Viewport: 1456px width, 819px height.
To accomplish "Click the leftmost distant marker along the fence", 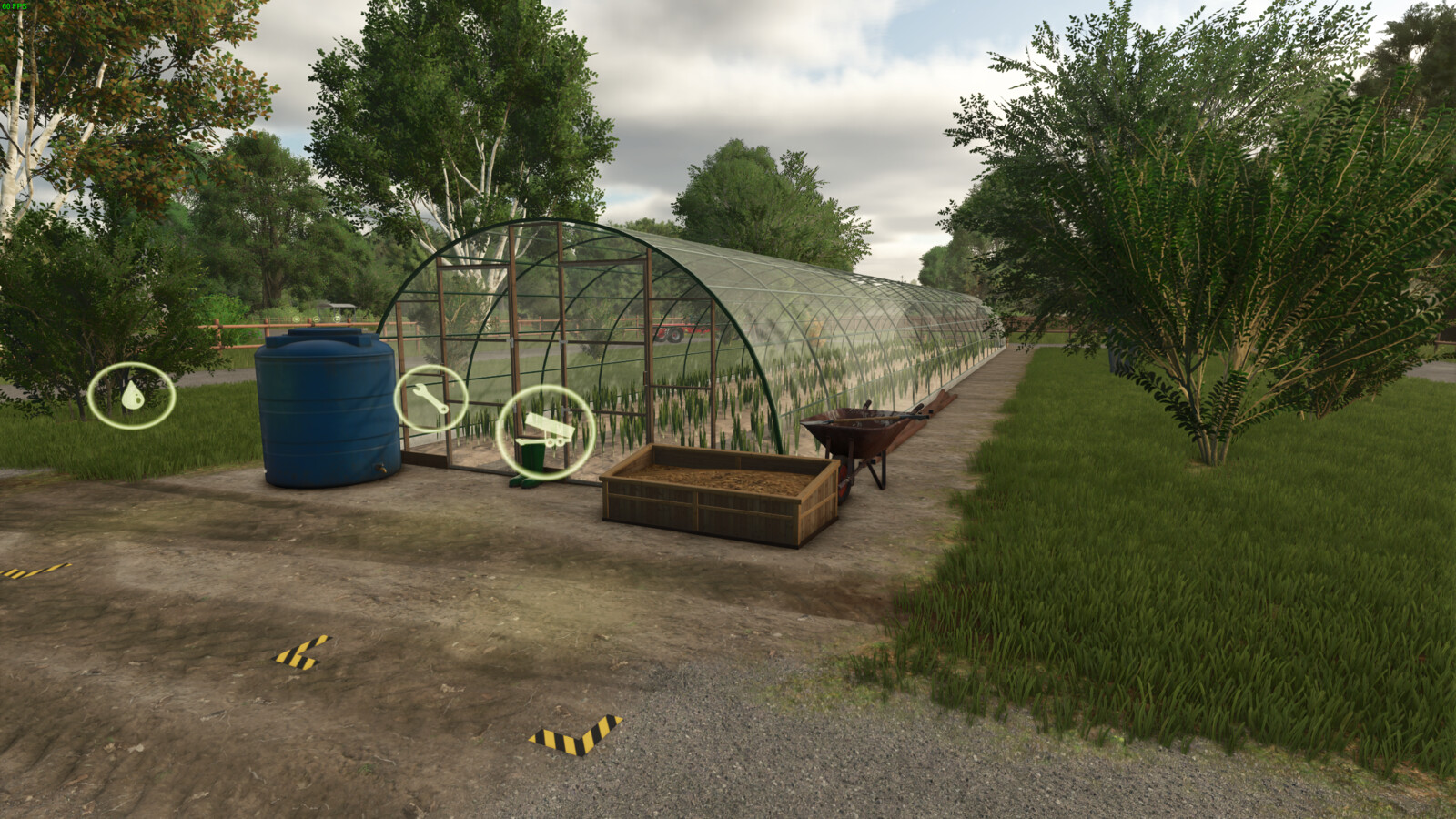I will coord(296,318).
